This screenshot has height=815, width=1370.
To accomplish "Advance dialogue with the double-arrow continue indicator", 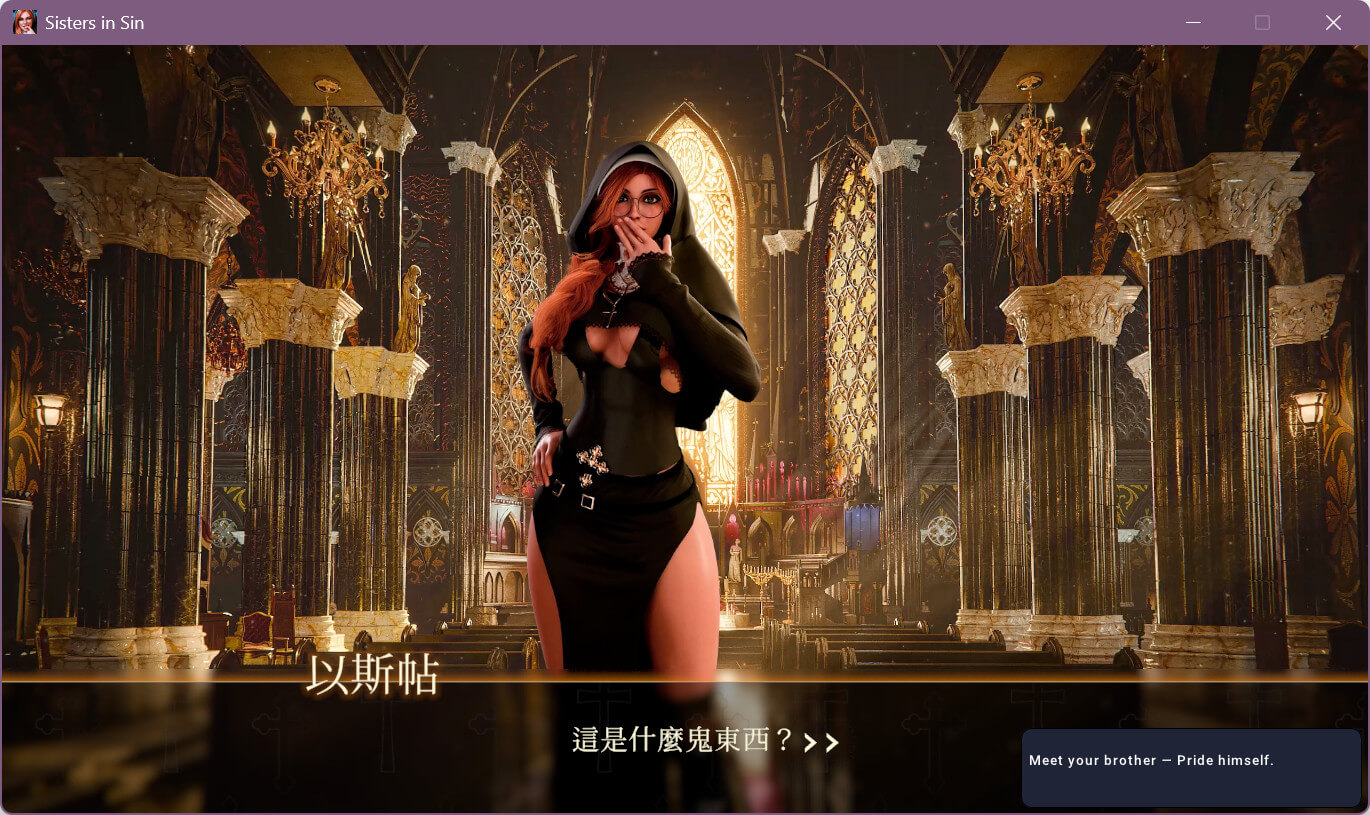I will coord(821,742).
